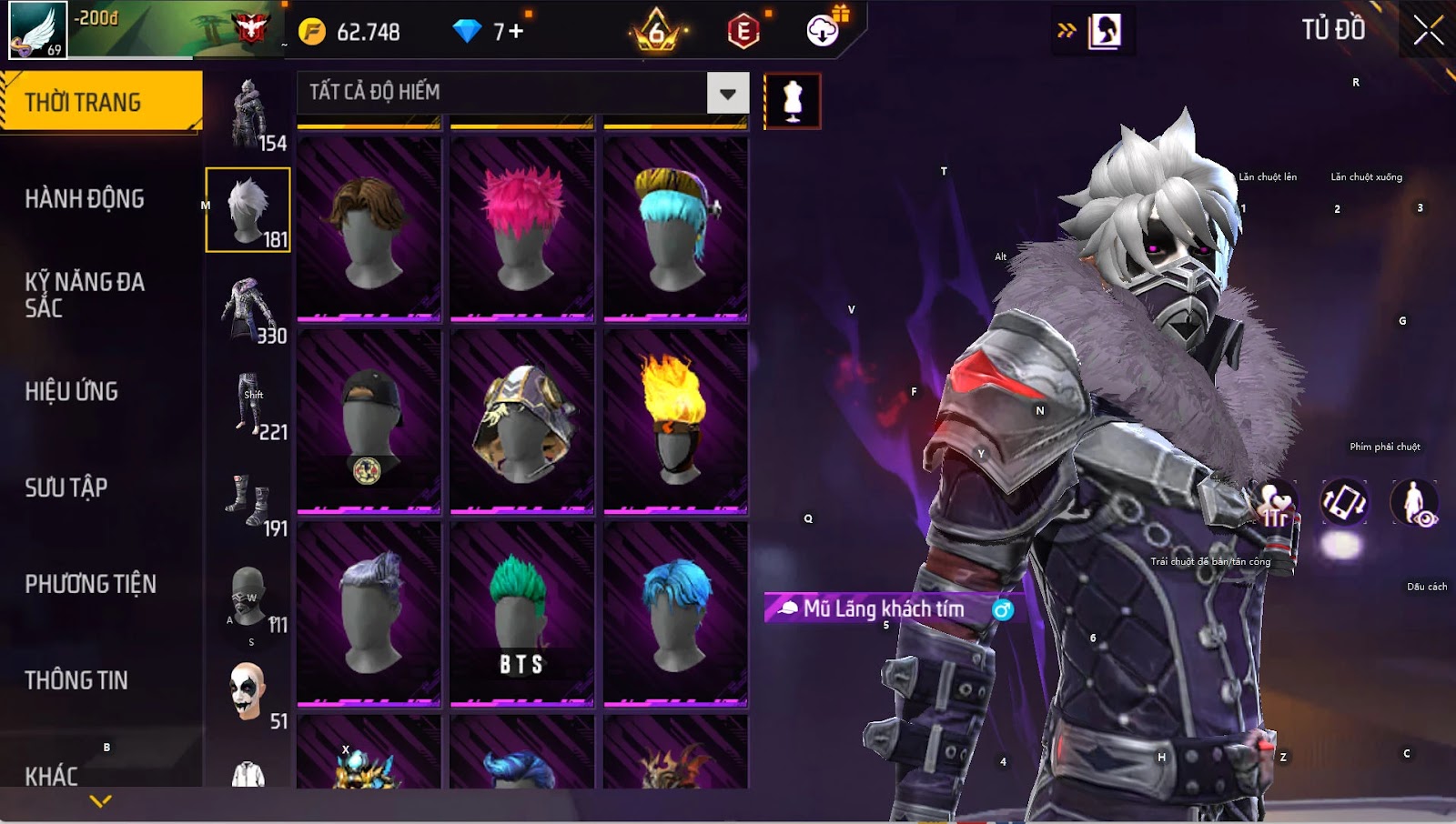Select the black cap headwear item
1456x824 pixels.
pos(369,421)
